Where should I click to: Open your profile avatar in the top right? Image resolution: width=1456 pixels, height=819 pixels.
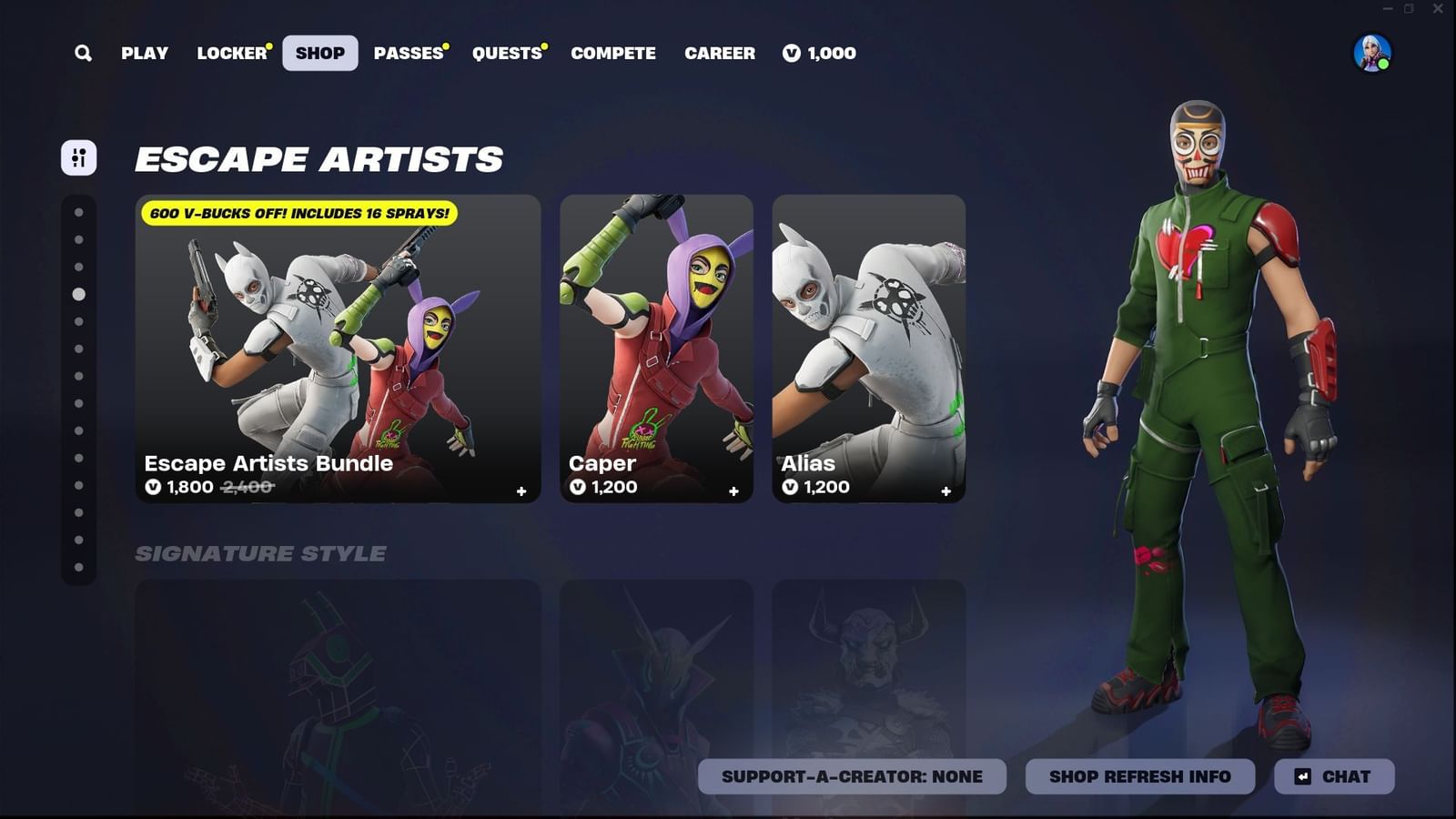pyautogui.click(x=1374, y=55)
